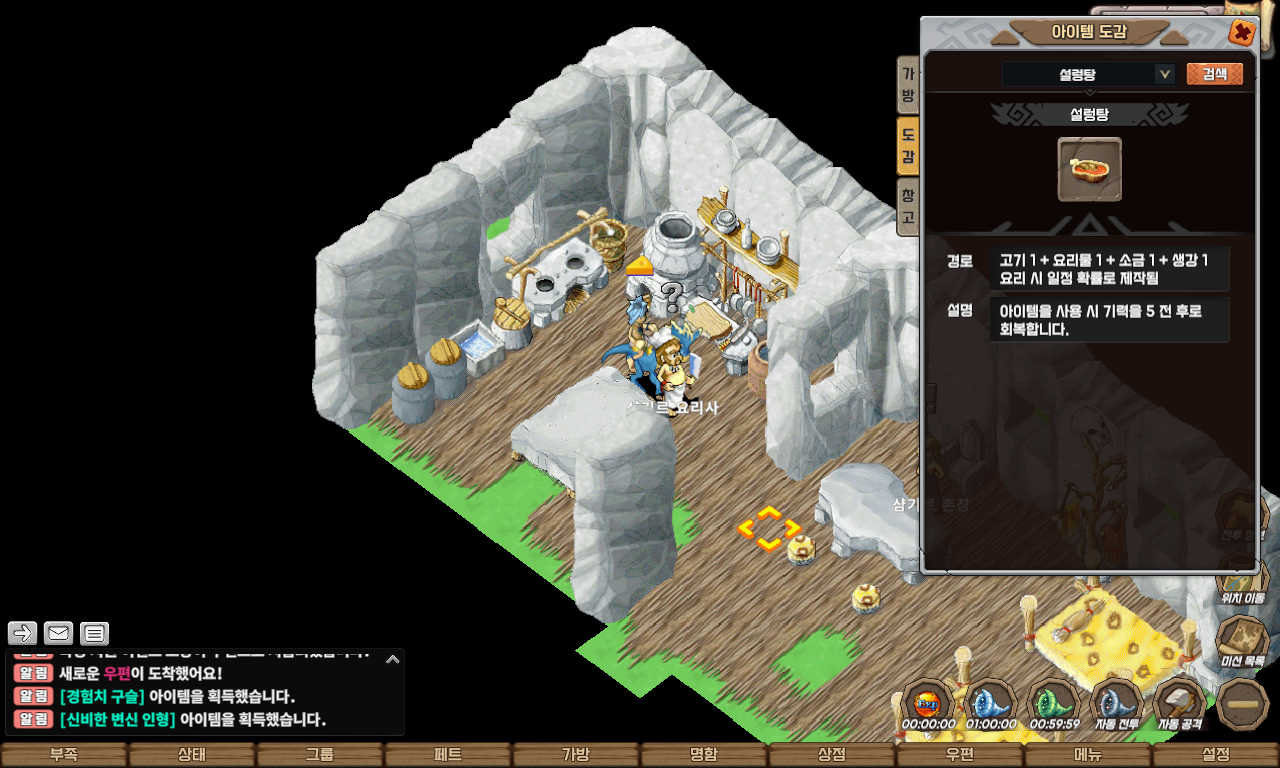This screenshot has height=768, width=1280.
Task: Open the 페트 pet menu
Action: (448, 755)
